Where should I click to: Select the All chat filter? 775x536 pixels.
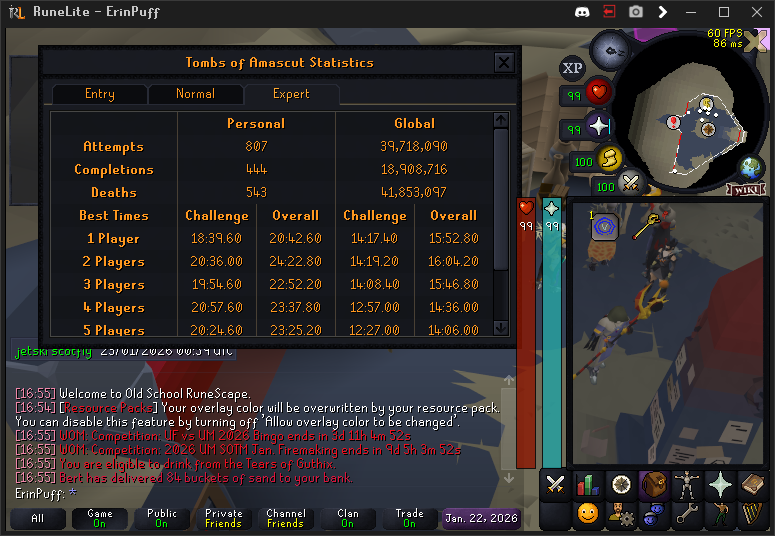pos(38,519)
